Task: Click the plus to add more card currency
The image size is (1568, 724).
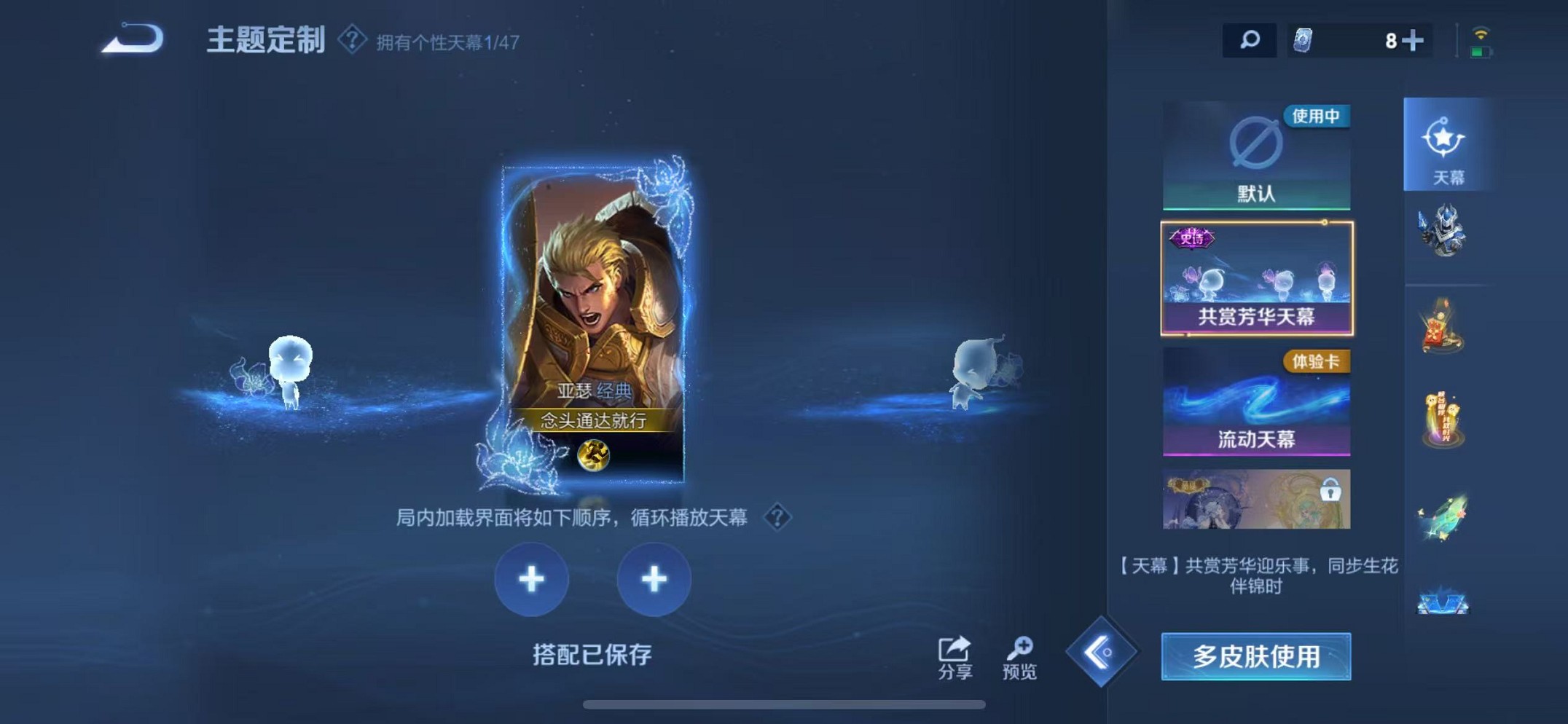Action: click(x=1414, y=42)
